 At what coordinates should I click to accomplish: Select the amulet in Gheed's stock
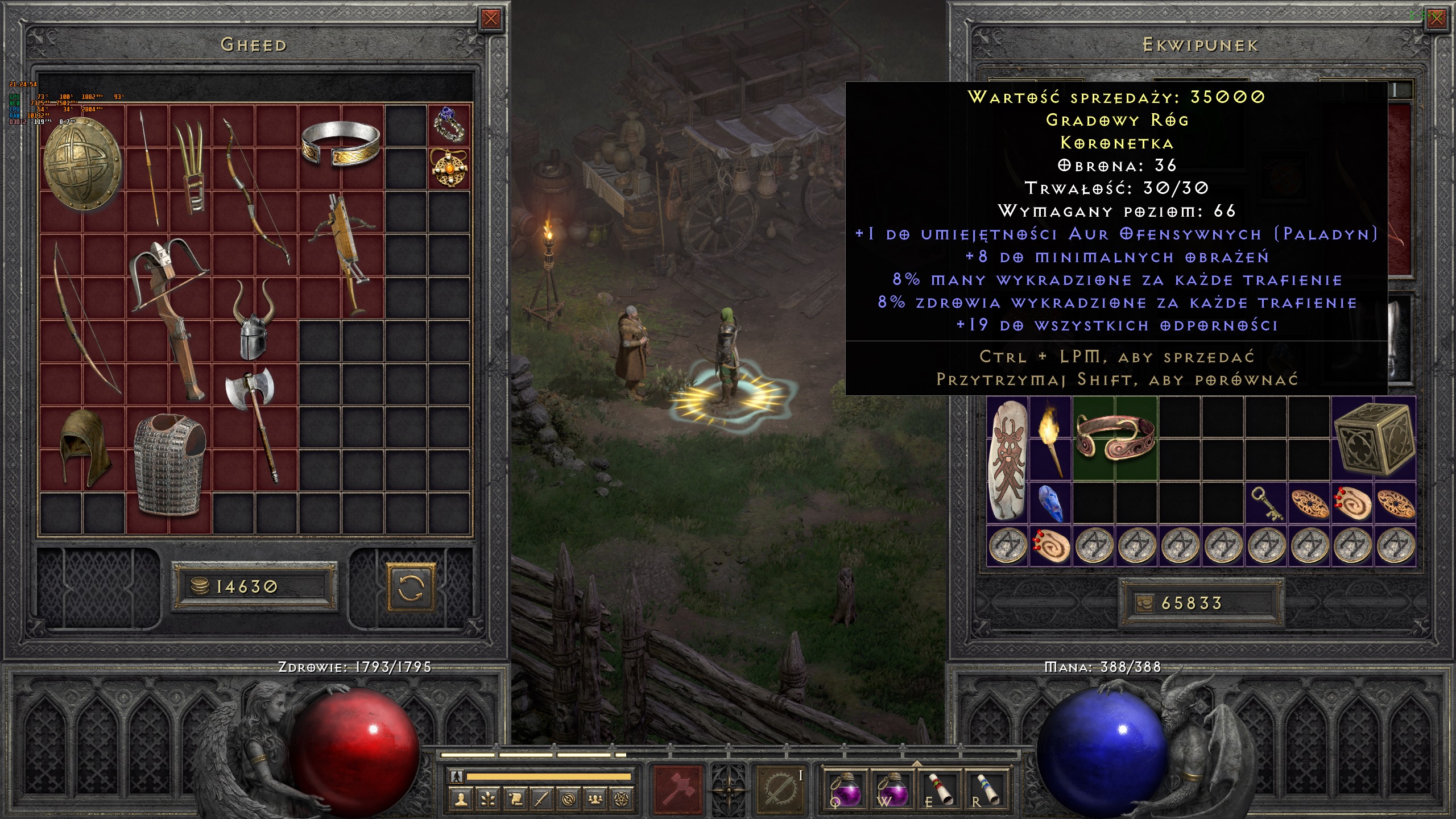tap(449, 168)
